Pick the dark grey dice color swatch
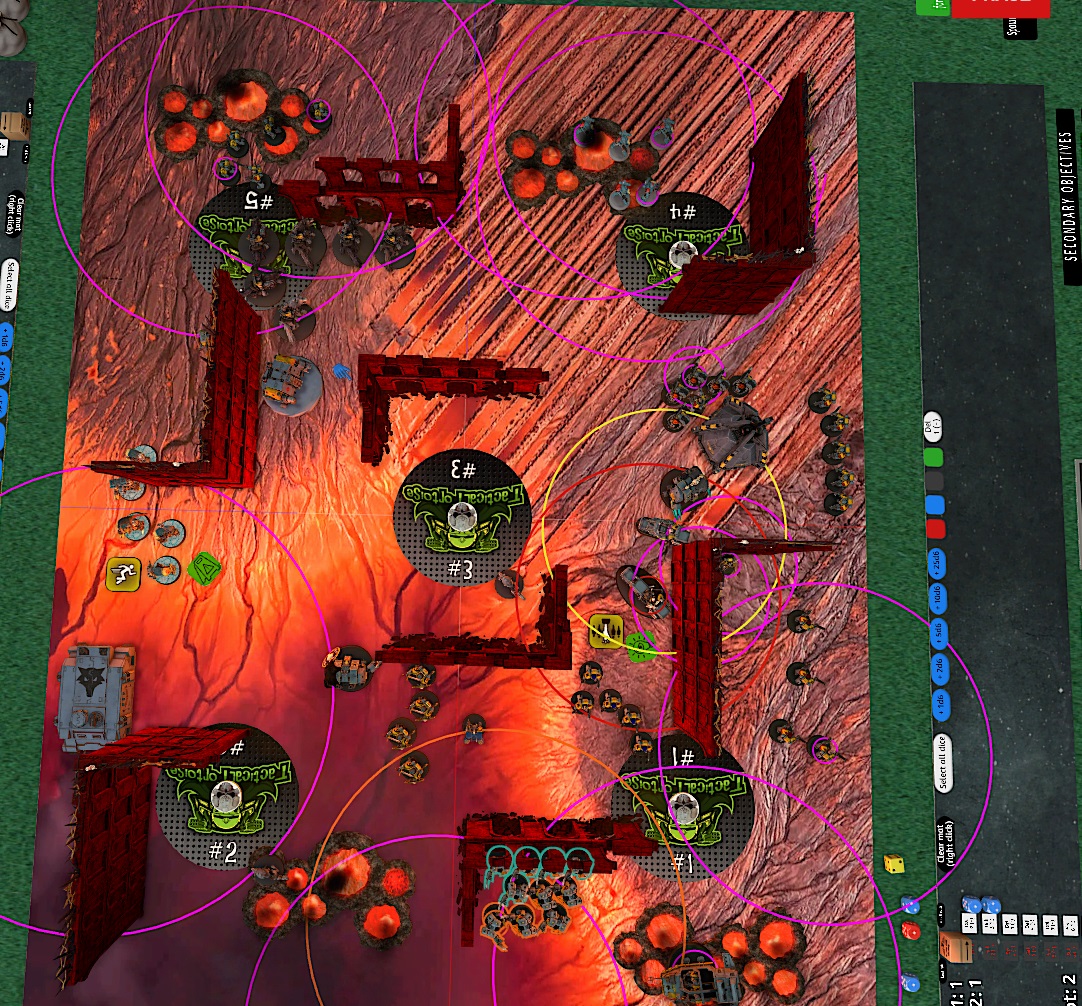The image size is (1082, 1006). tap(935, 481)
